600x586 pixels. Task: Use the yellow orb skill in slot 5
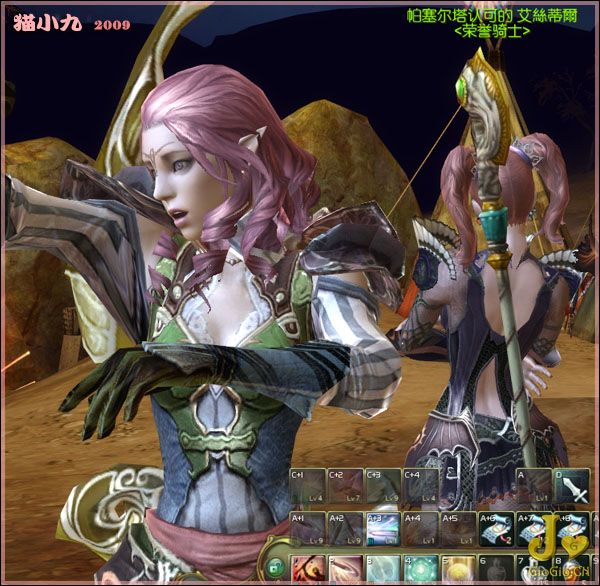(458, 570)
